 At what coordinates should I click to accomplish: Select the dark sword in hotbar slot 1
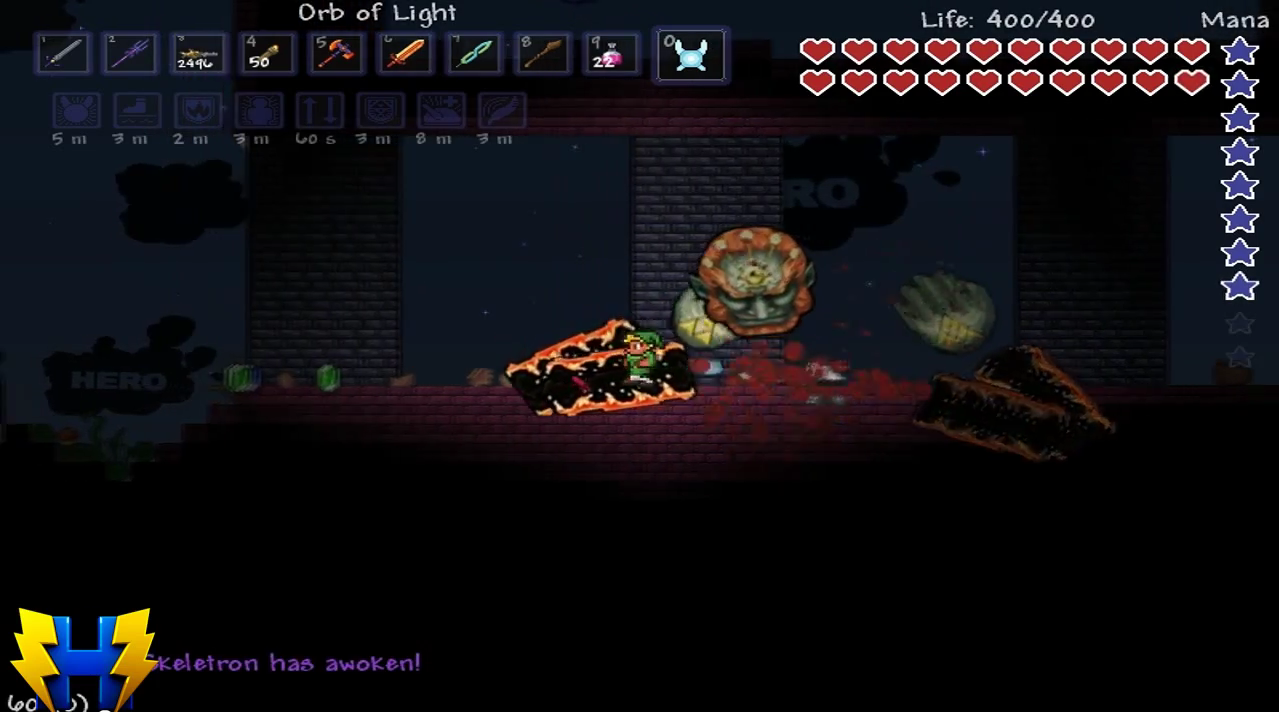click(61, 53)
